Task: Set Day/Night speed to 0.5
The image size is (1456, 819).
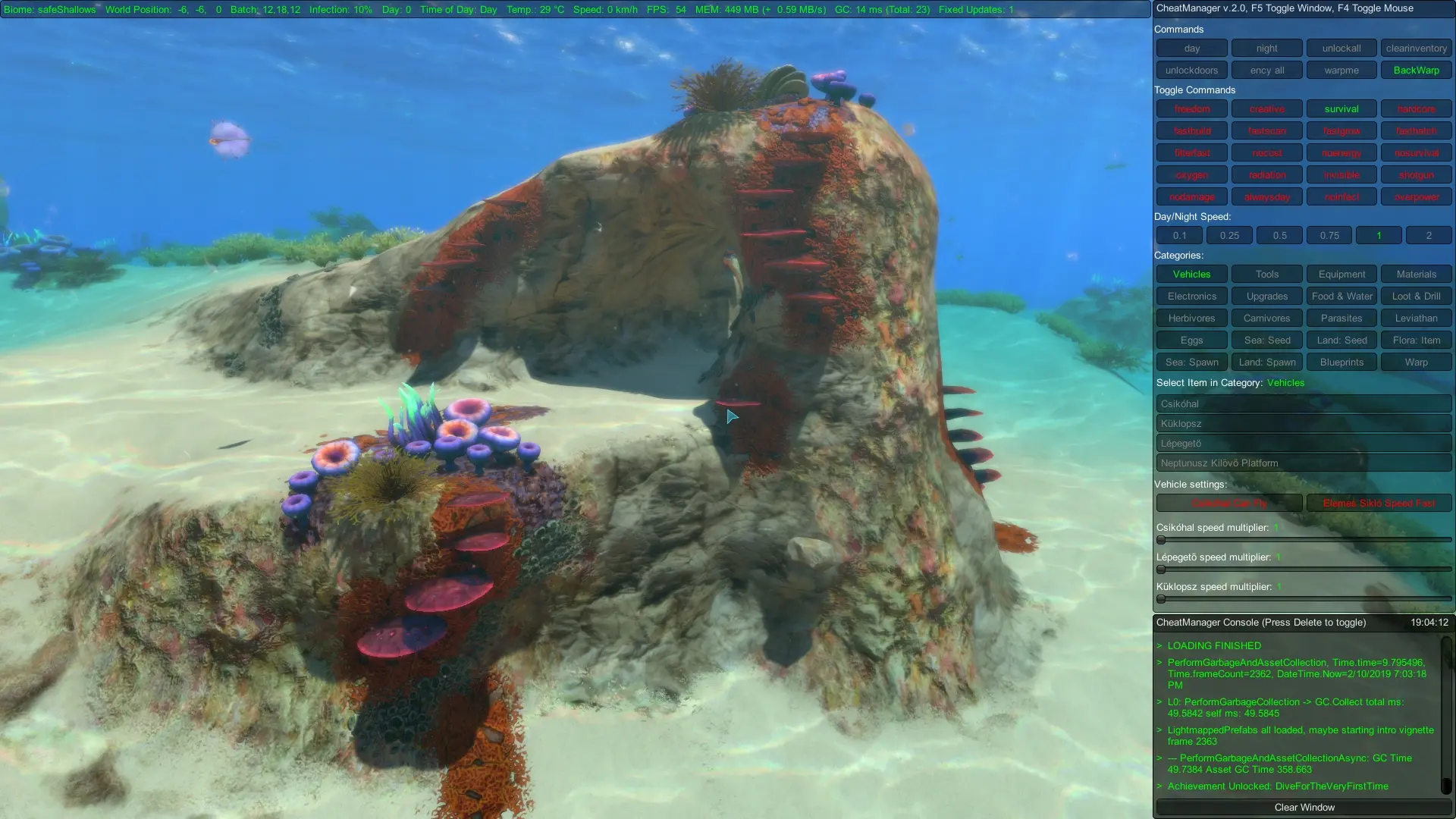Action: coord(1279,235)
